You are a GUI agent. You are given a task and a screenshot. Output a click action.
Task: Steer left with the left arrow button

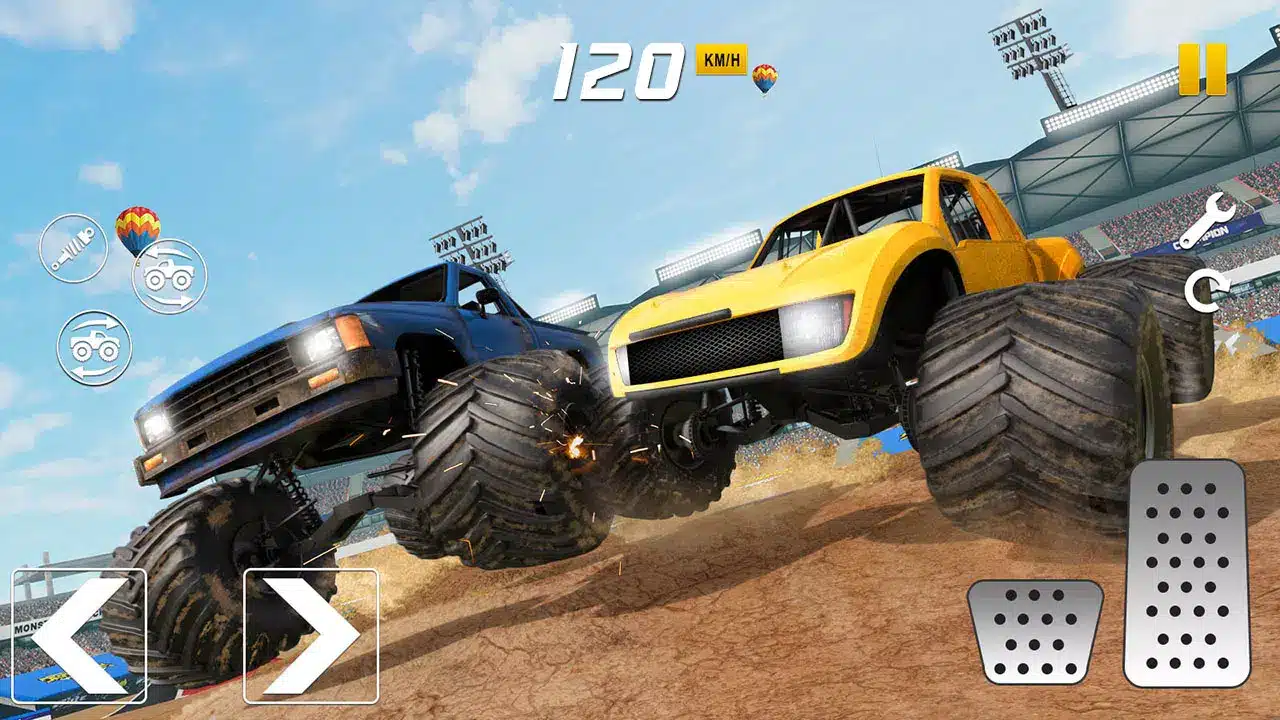click(79, 635)
